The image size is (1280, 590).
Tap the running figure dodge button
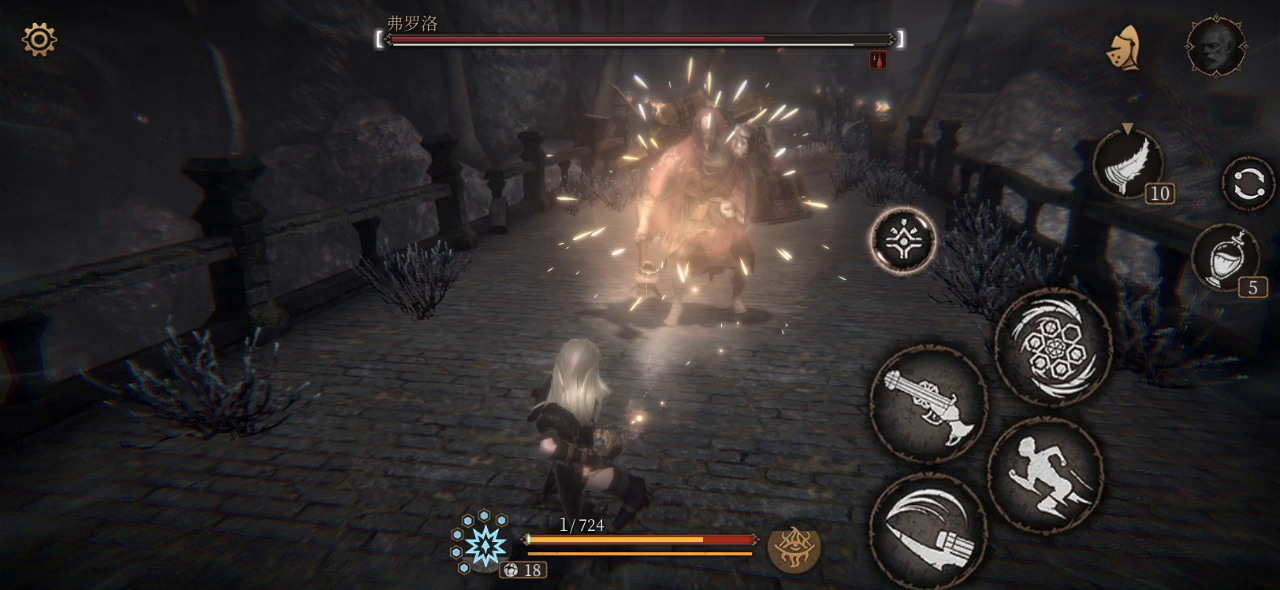1045,474
